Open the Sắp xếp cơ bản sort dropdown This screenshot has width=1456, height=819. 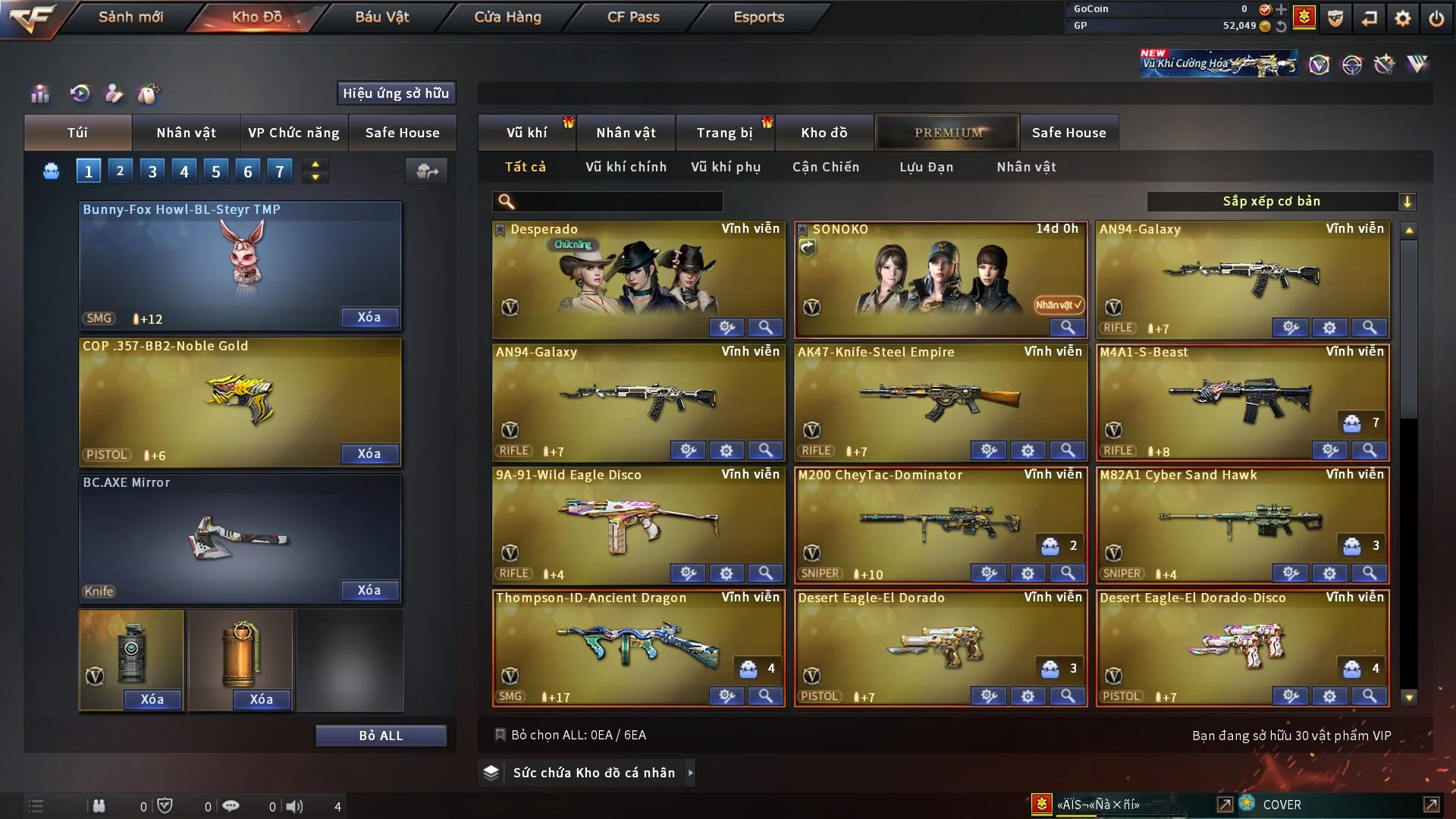click(1281, 202)
